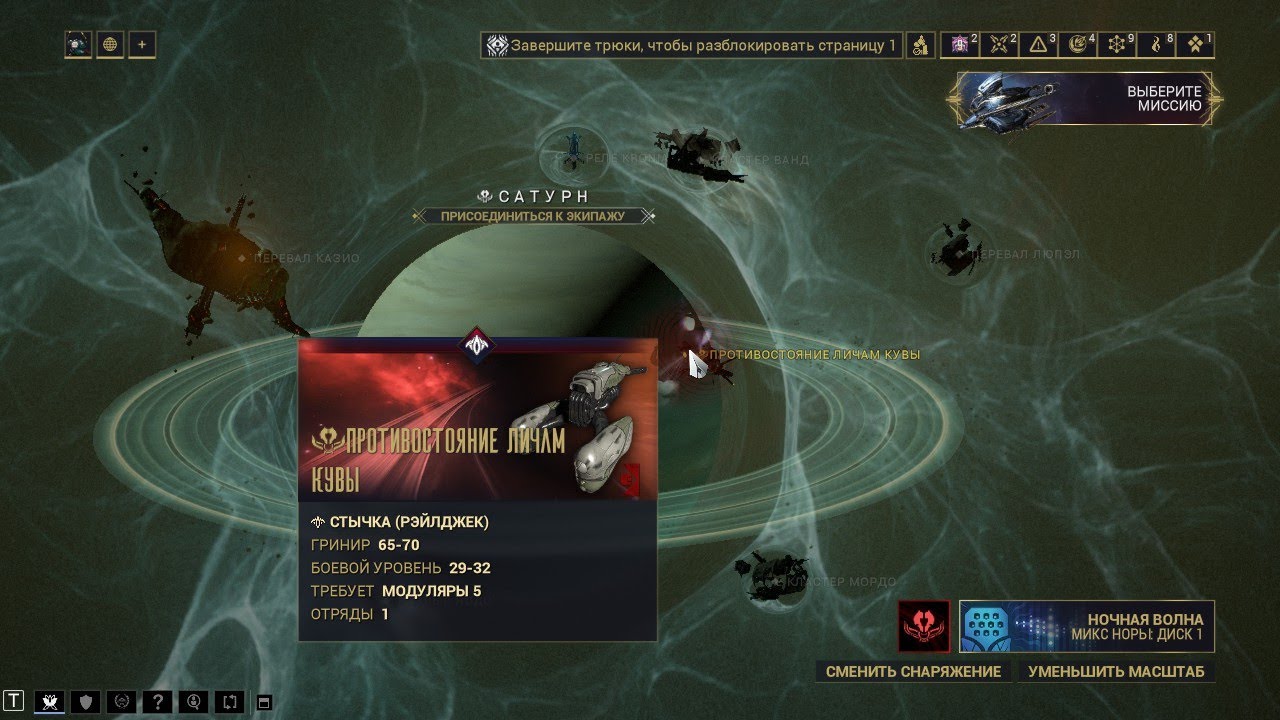Click the player avatar icon
Viewport: 1280px width, 720px height.
click(x=78, y=44)
